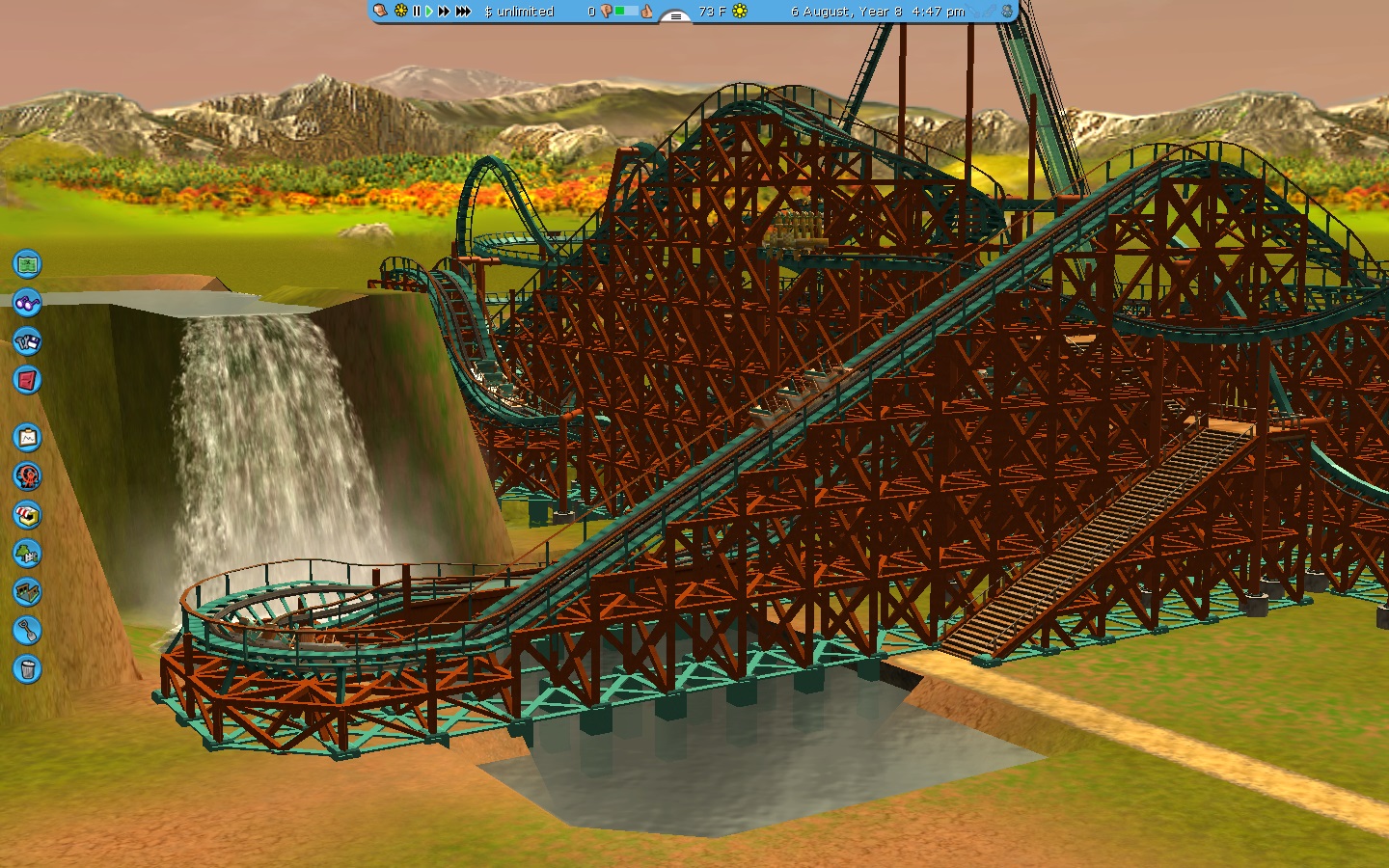Open view options with the binoculars icon
Viewport: 1389px width, 868px height.
[x=27, y=303]
